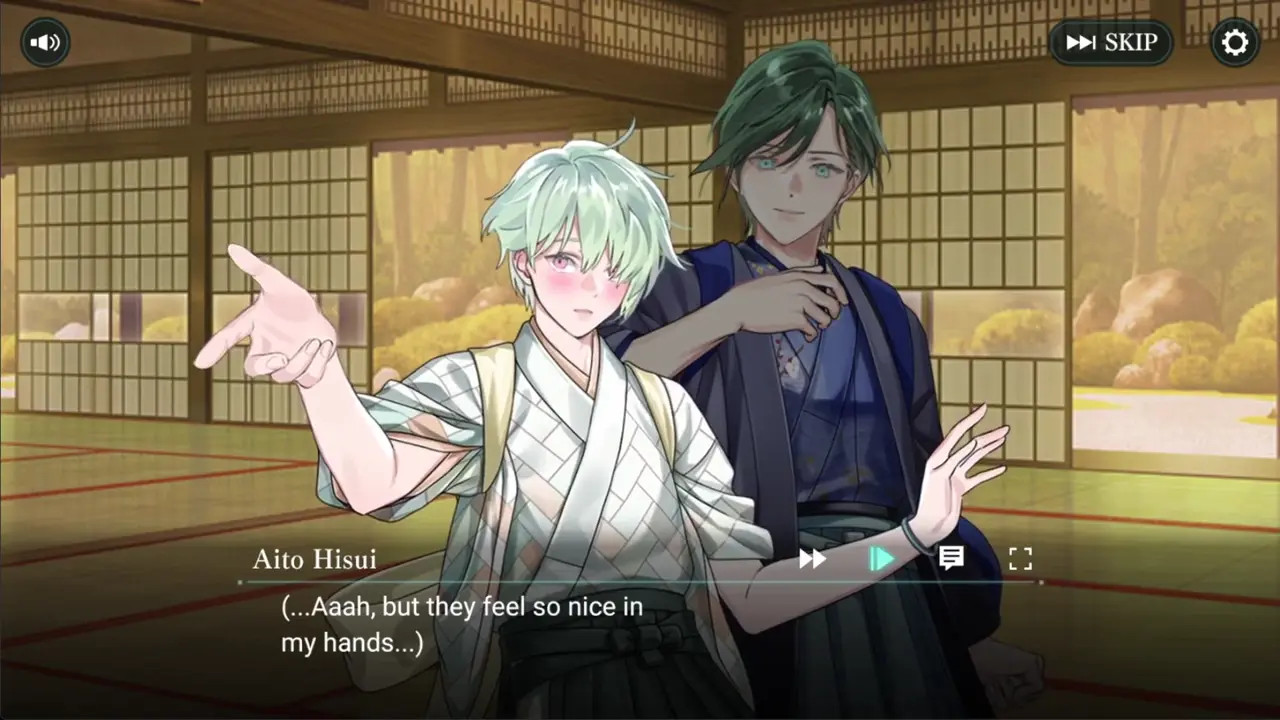
Task: Toggle the sound speaker icon
Action: point(45,43)
